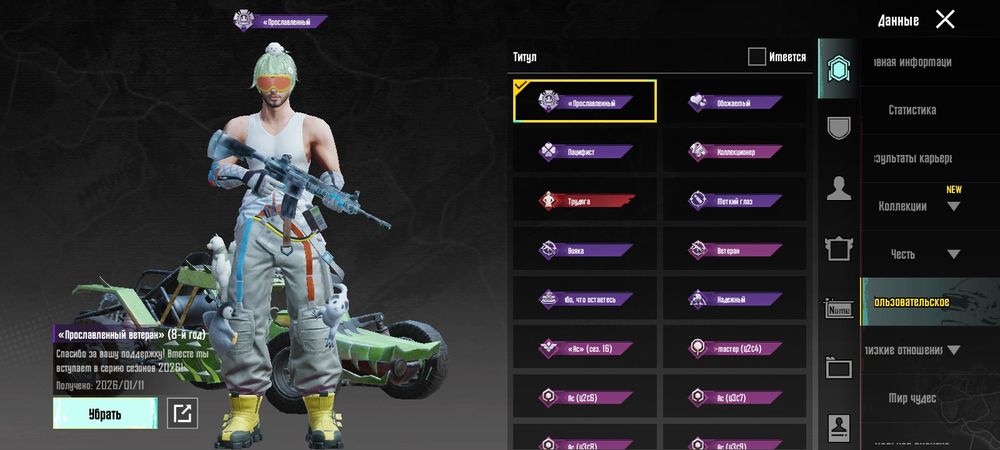Viewport: 1000px width, 450px height.
Task: Choose the red Трудяга title
Action: pyautogui.click(x=585, y=200)
